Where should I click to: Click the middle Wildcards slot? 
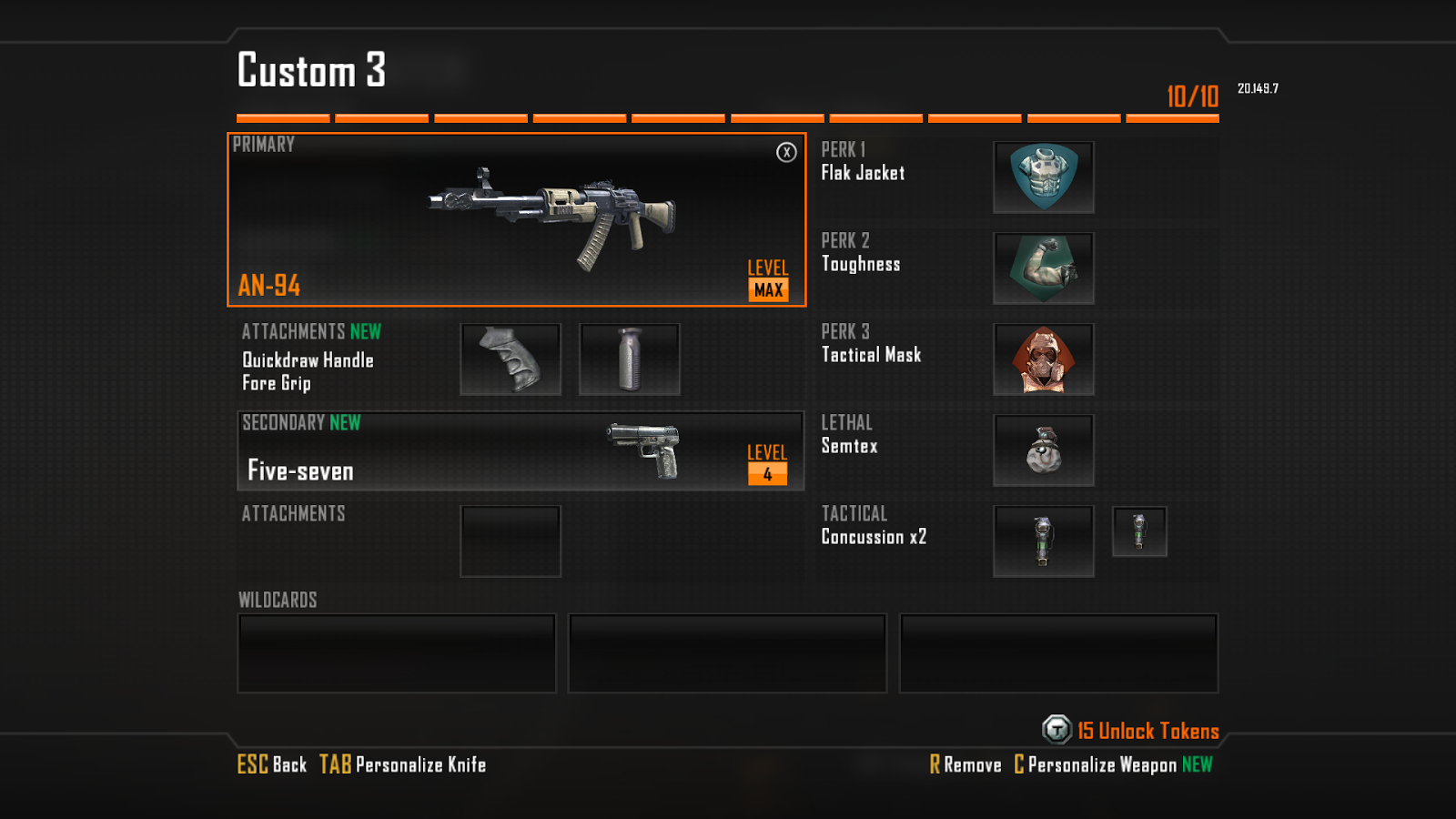(727, 652)
